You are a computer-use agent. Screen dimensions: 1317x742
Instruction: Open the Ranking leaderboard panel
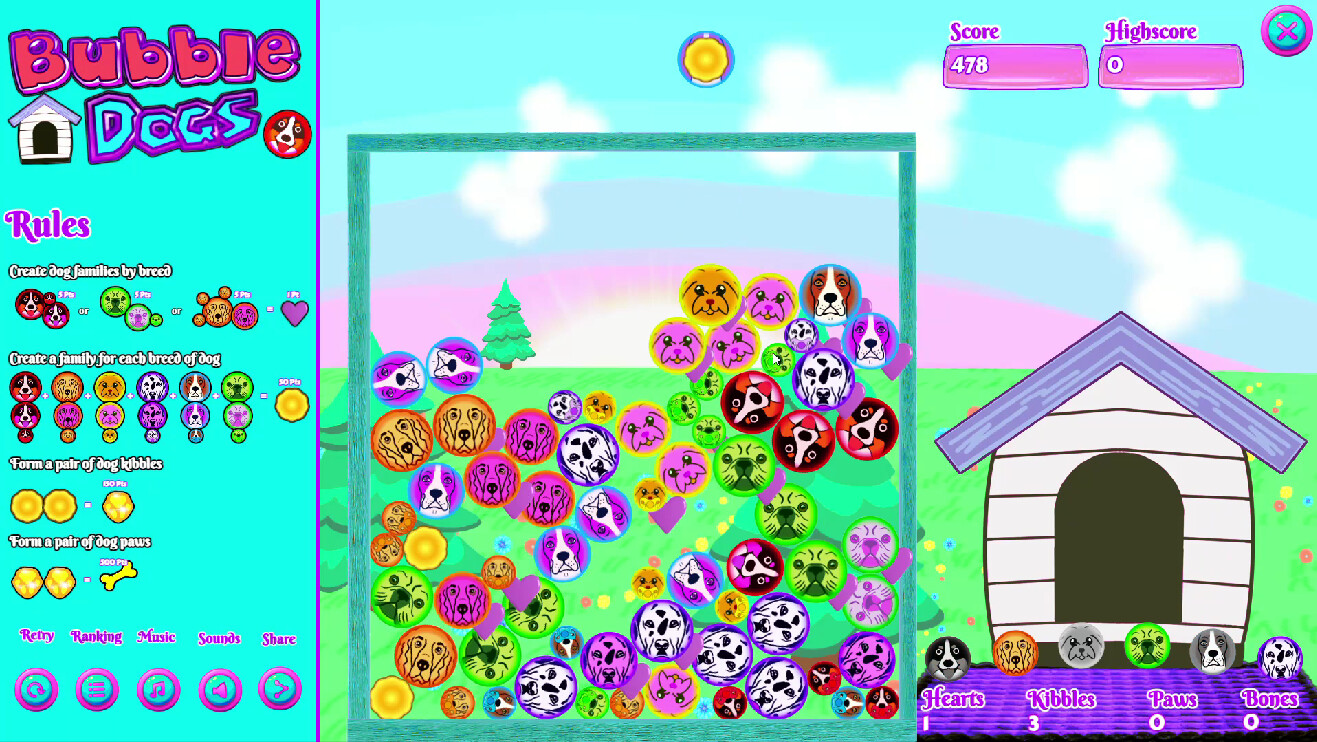(x=96, y=688)
